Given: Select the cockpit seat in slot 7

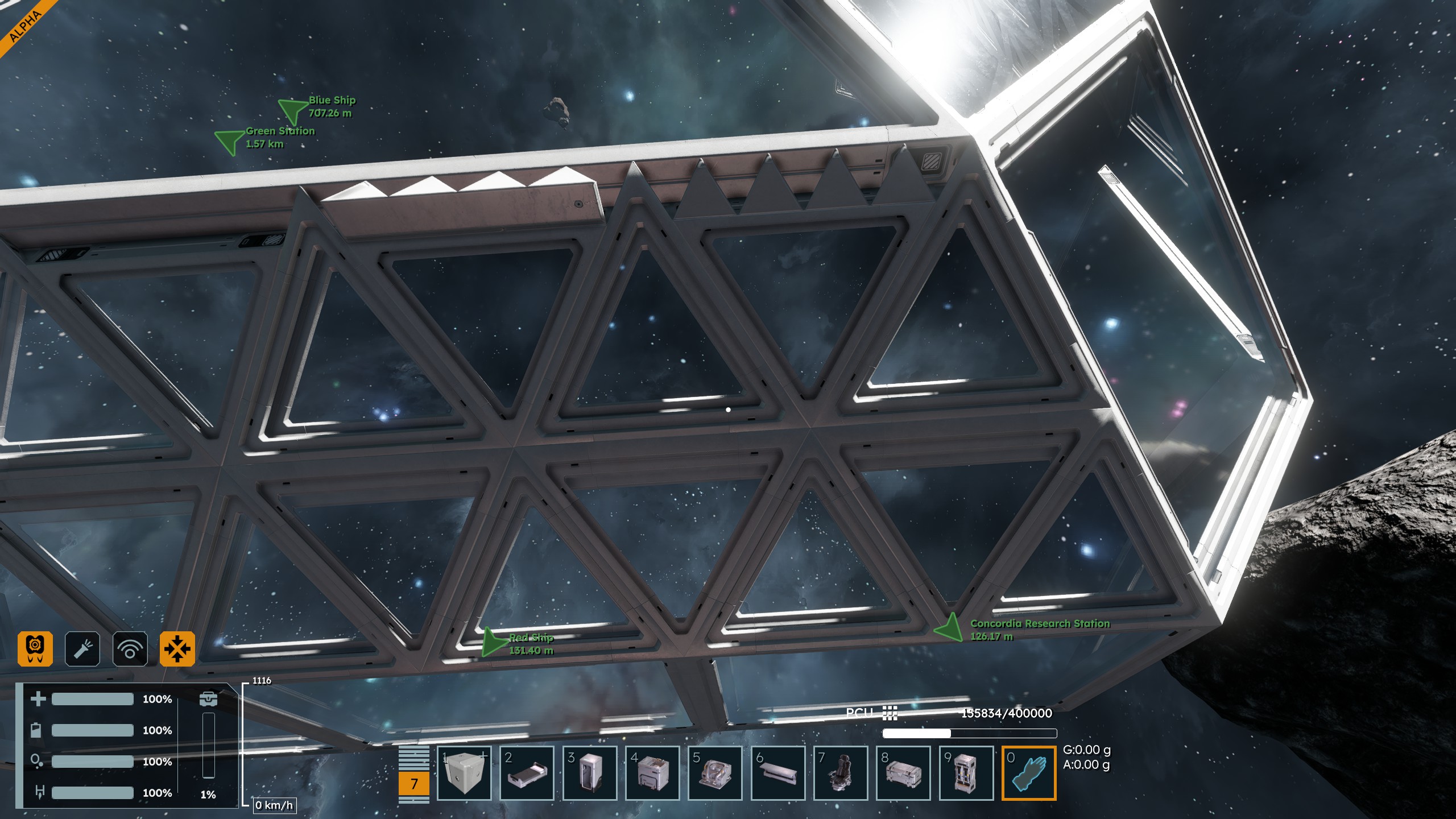Looking at the screenshot, I should [841, 773].
